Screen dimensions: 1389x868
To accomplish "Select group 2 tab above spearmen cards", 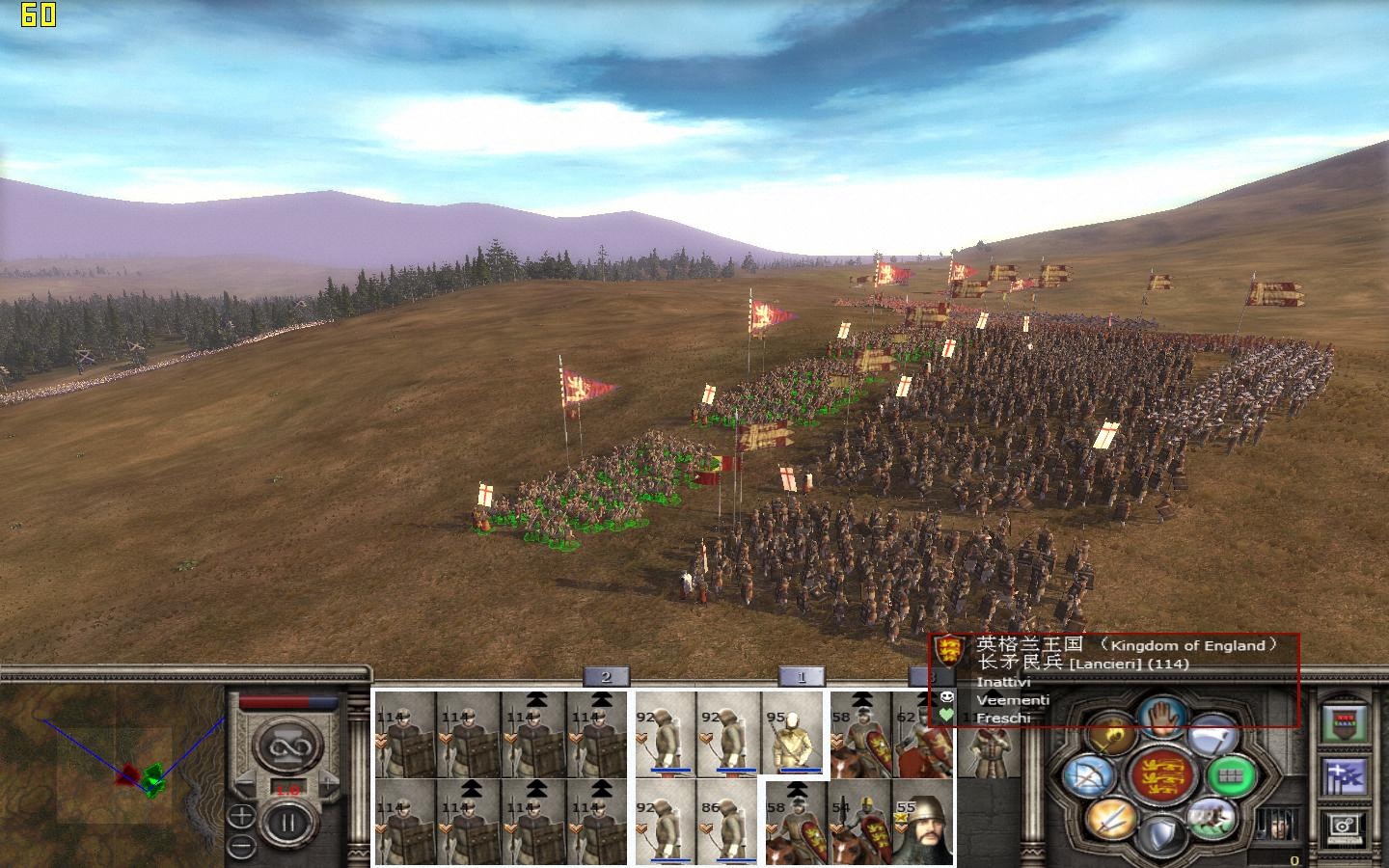I will click(606, 677).
